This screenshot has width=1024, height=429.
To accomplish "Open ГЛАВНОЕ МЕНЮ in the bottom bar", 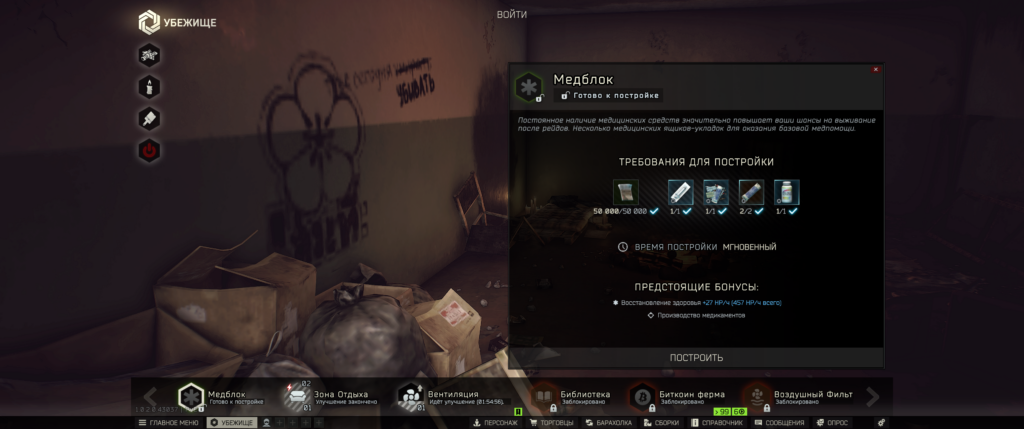I will pyautogui.click(x=168, y=423).
